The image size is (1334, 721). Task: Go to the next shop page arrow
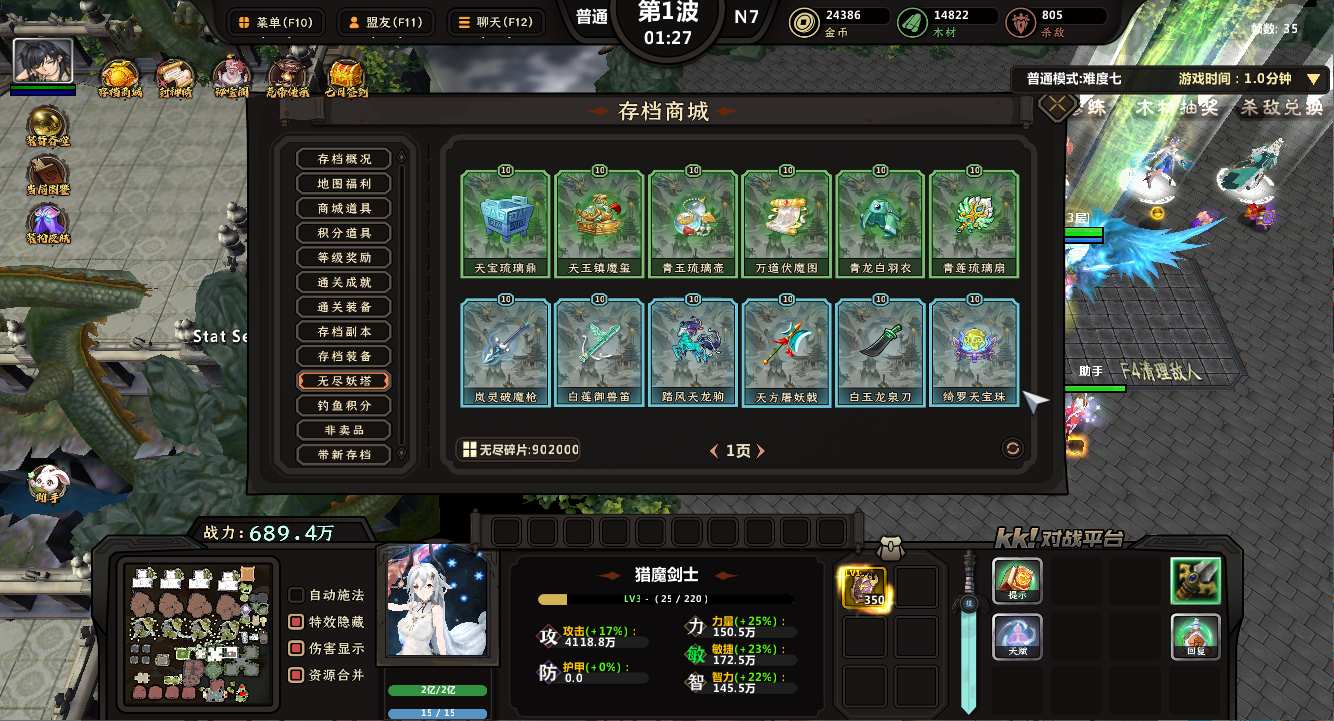tap(761, 451)
